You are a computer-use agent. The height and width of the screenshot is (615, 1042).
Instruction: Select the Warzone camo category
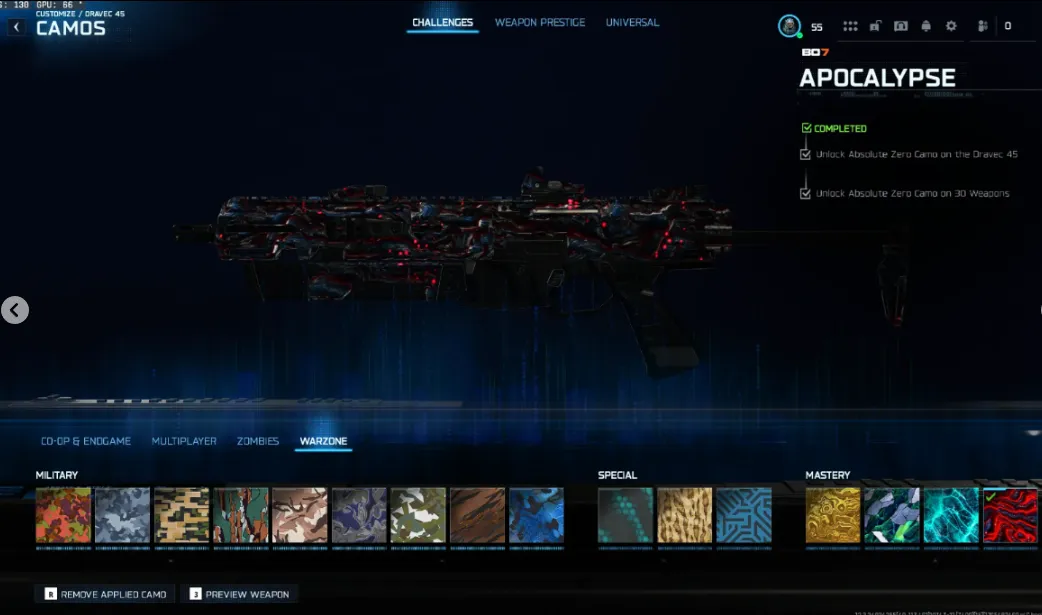pyautogui.click(x=323, y=441)
